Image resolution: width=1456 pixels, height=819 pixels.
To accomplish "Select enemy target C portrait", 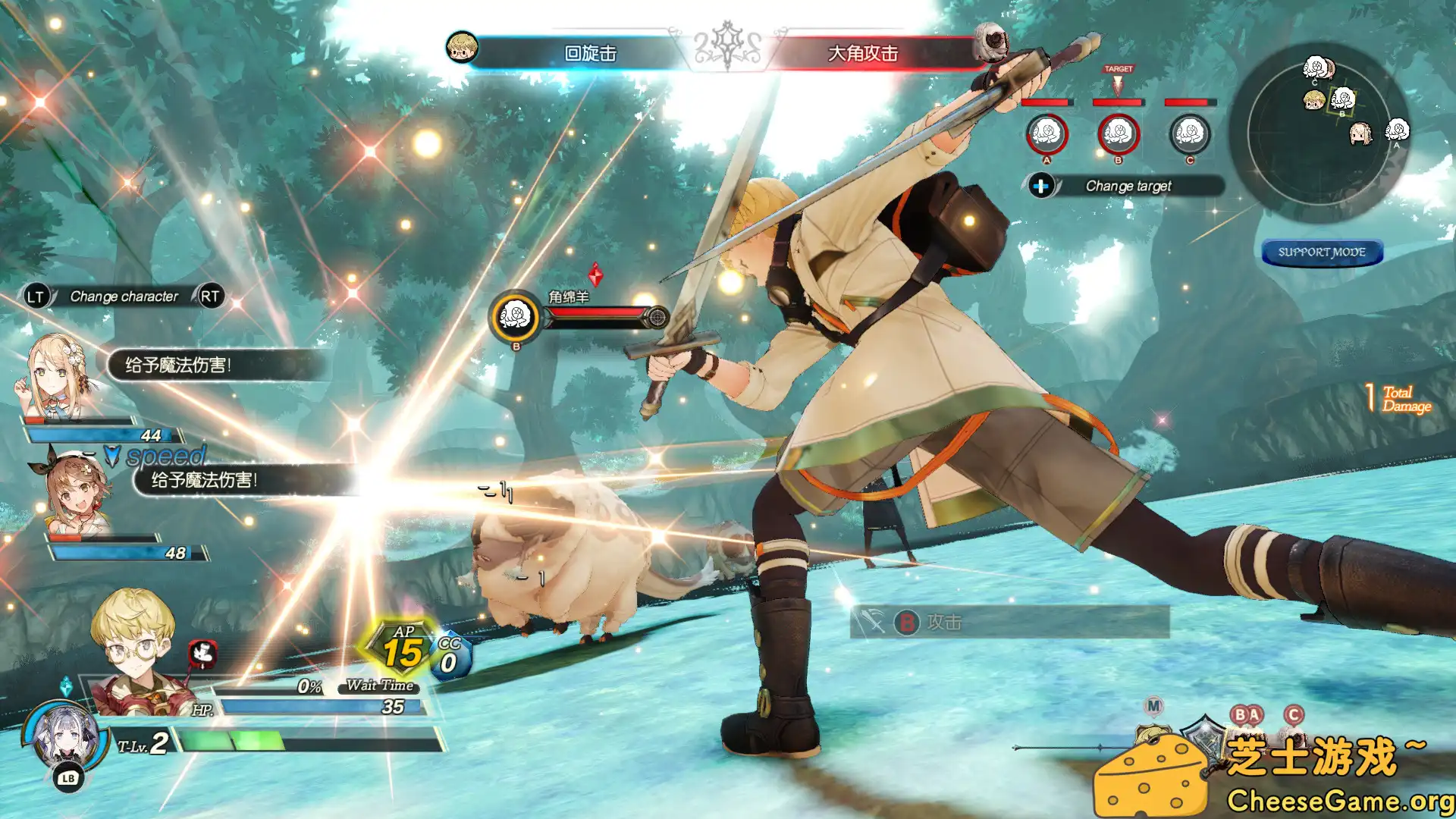I will [x=1189, y=134].
